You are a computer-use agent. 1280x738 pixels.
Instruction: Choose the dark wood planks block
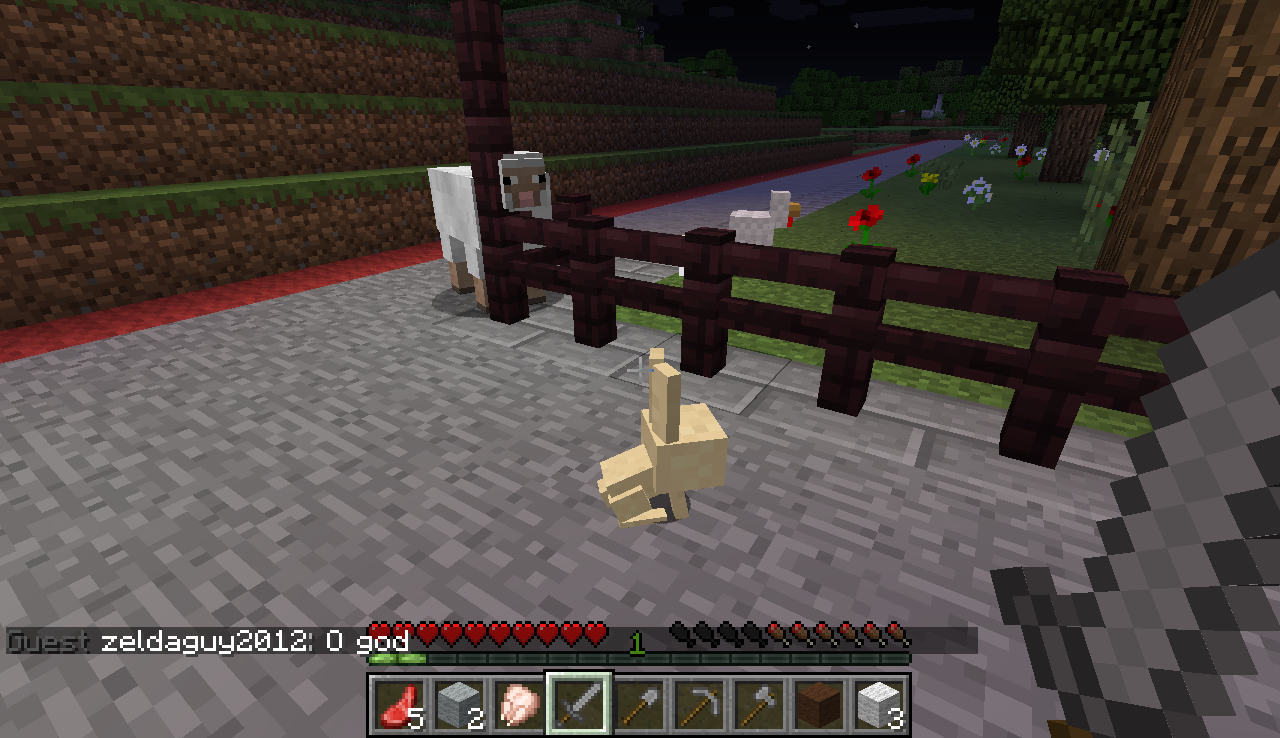coord(818,704)
